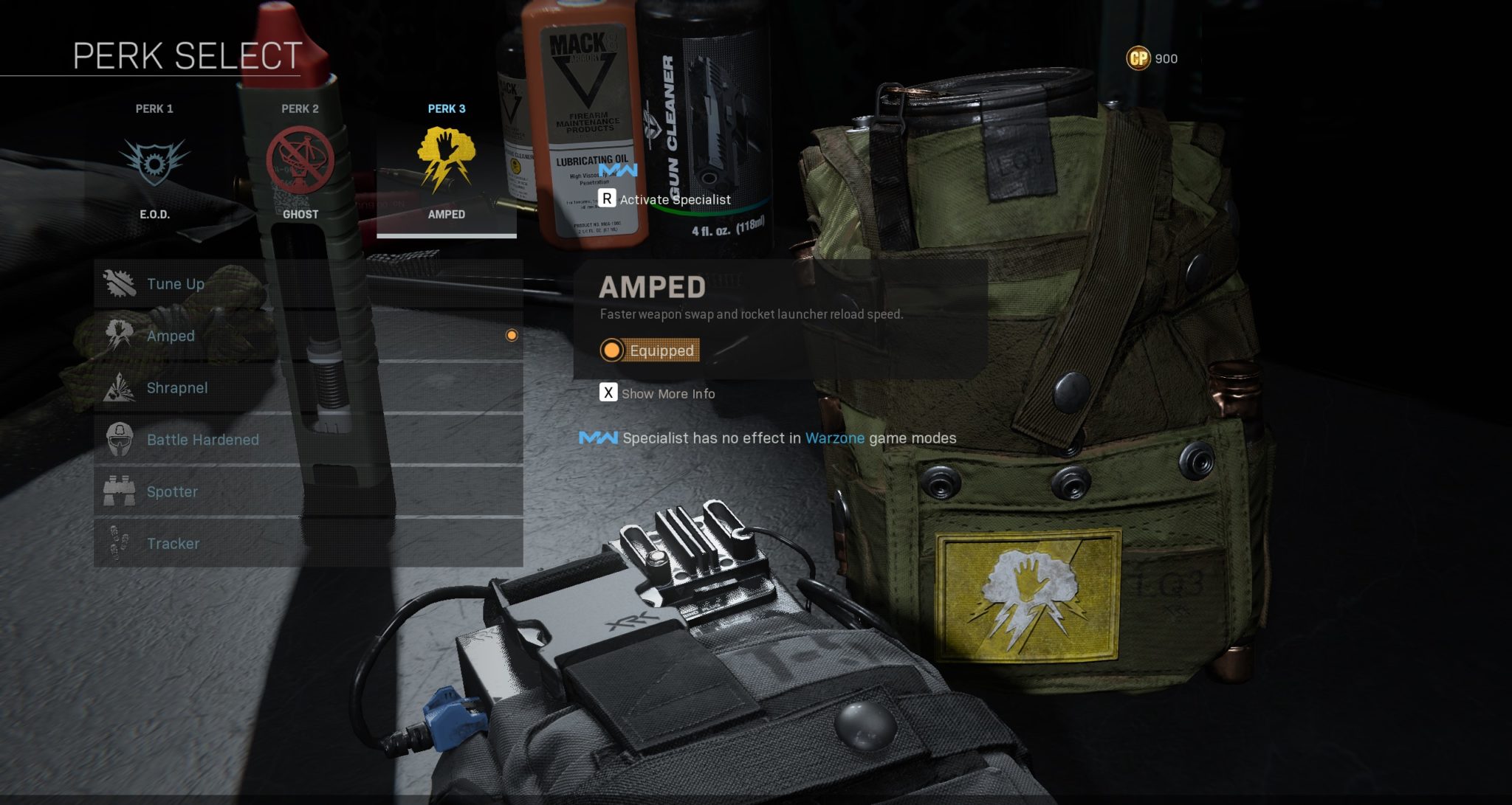Activate Specialist with the R button
Screen dimensions: 1512x805
[x=608, y=199]
